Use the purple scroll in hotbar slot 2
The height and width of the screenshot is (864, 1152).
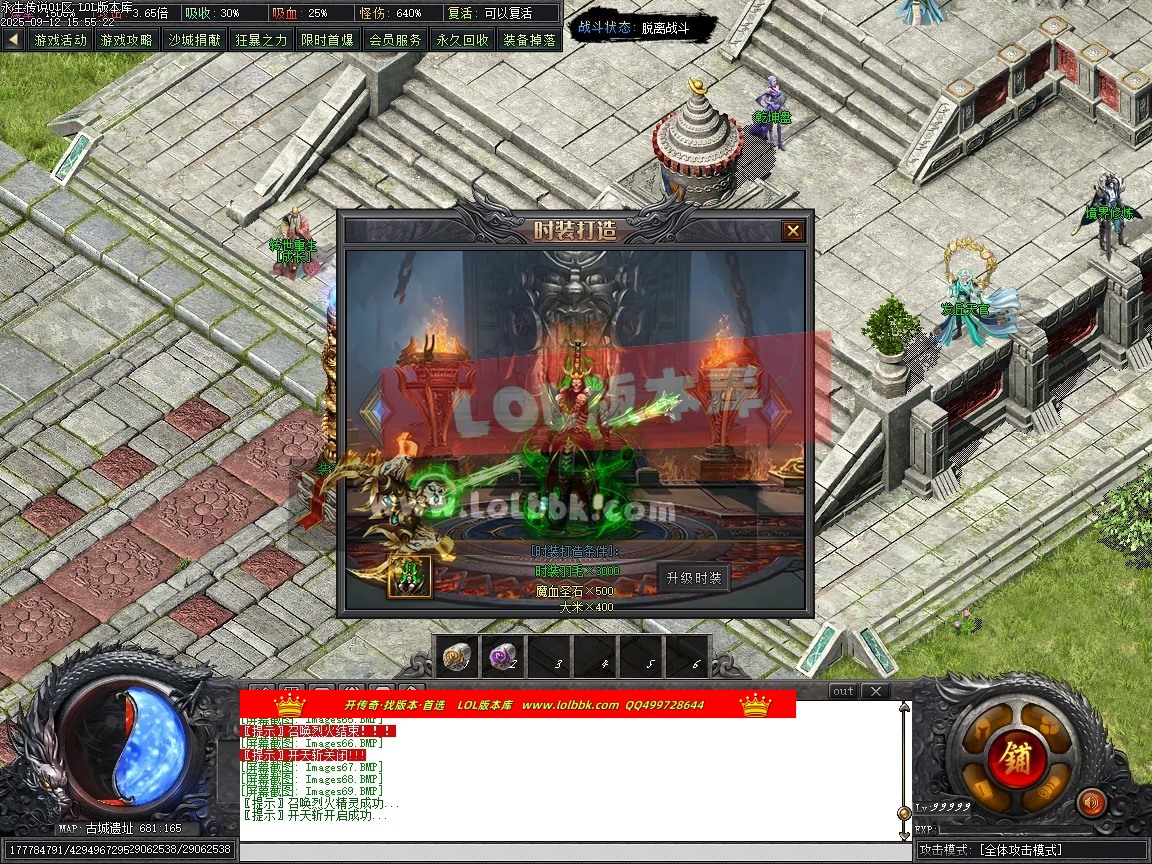coord(501,656)
